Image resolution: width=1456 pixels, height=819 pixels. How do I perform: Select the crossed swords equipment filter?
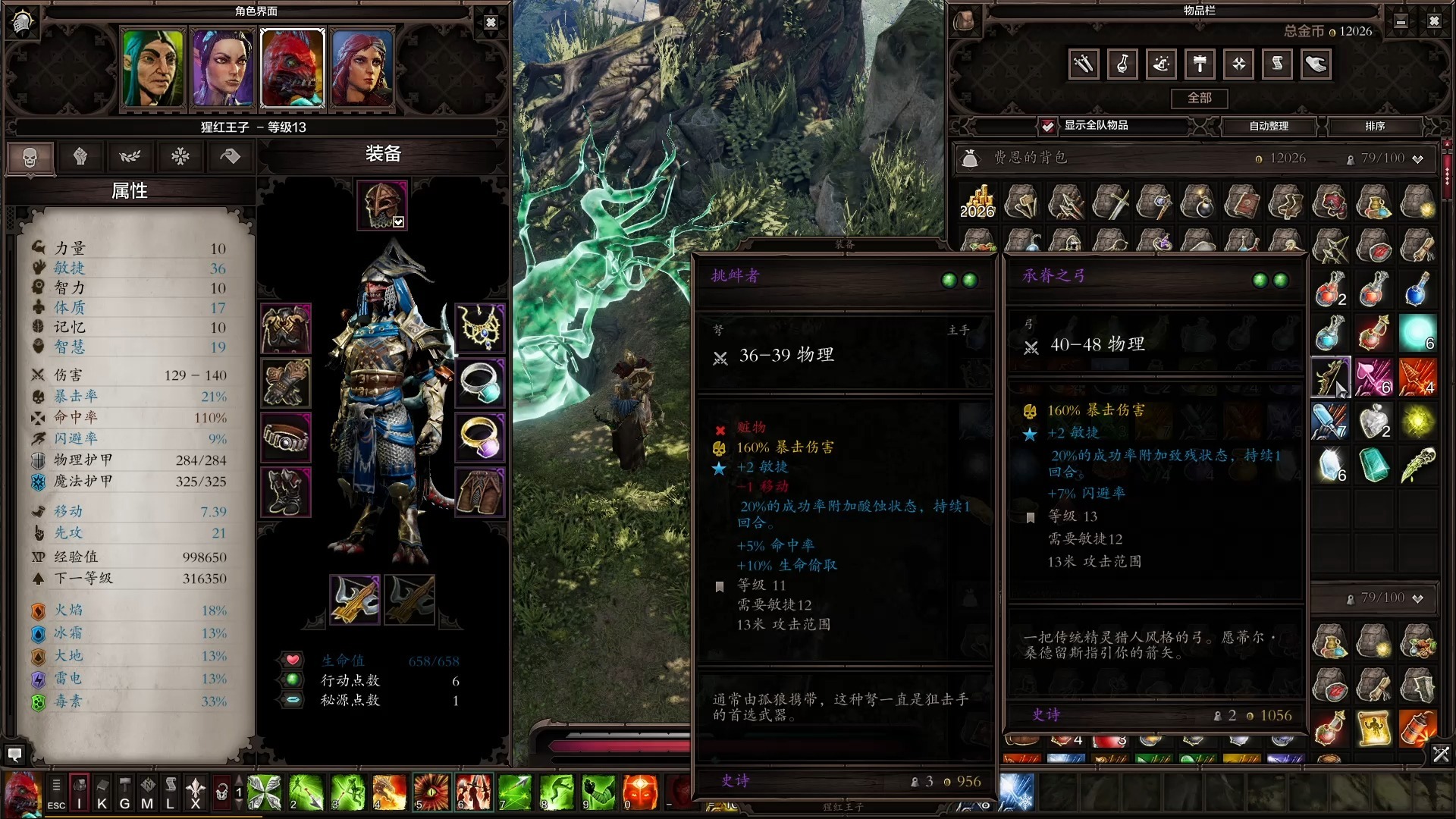[1084, 64]
